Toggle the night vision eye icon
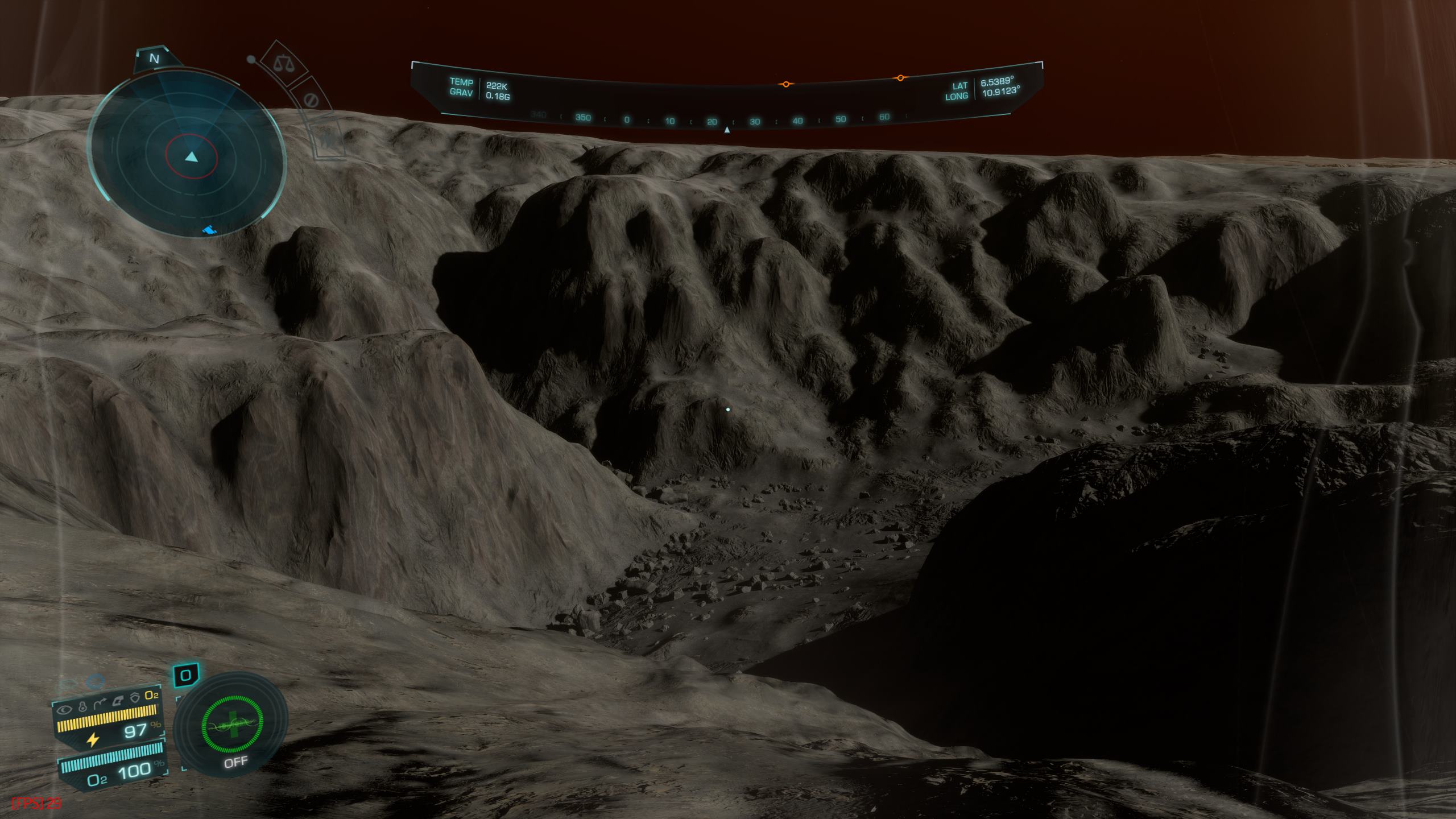The image size is (1456, 819). pyautogui.click(x=66, y=709)
